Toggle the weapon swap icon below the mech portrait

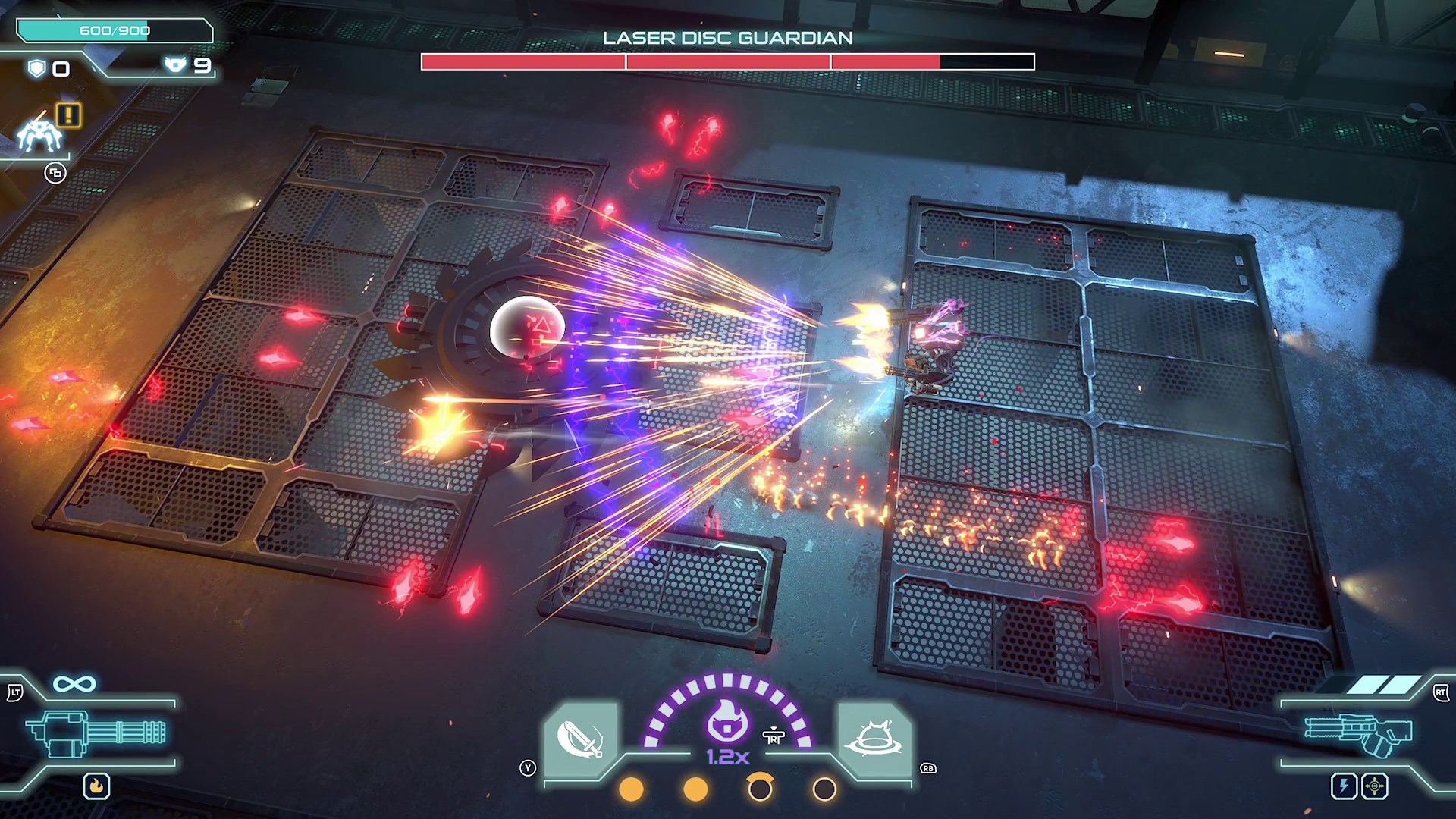[55, 173]
